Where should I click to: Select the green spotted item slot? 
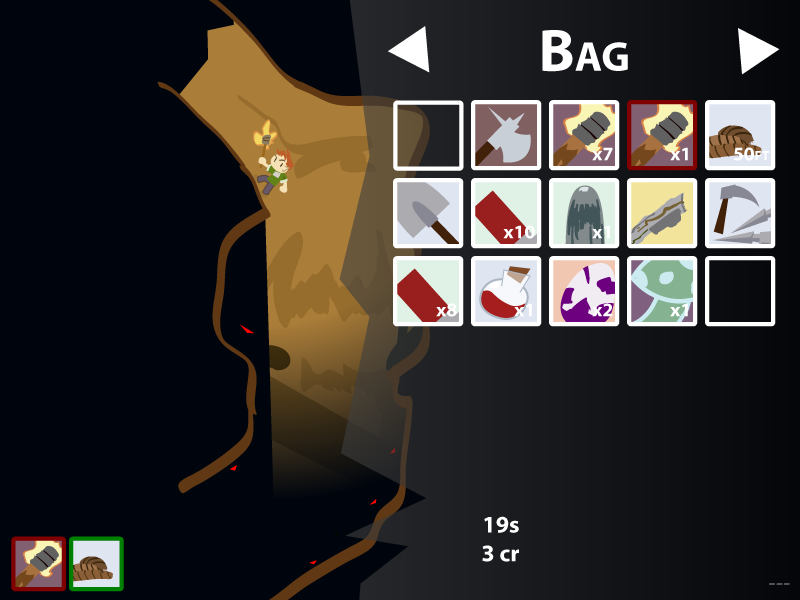click(662, 291)
